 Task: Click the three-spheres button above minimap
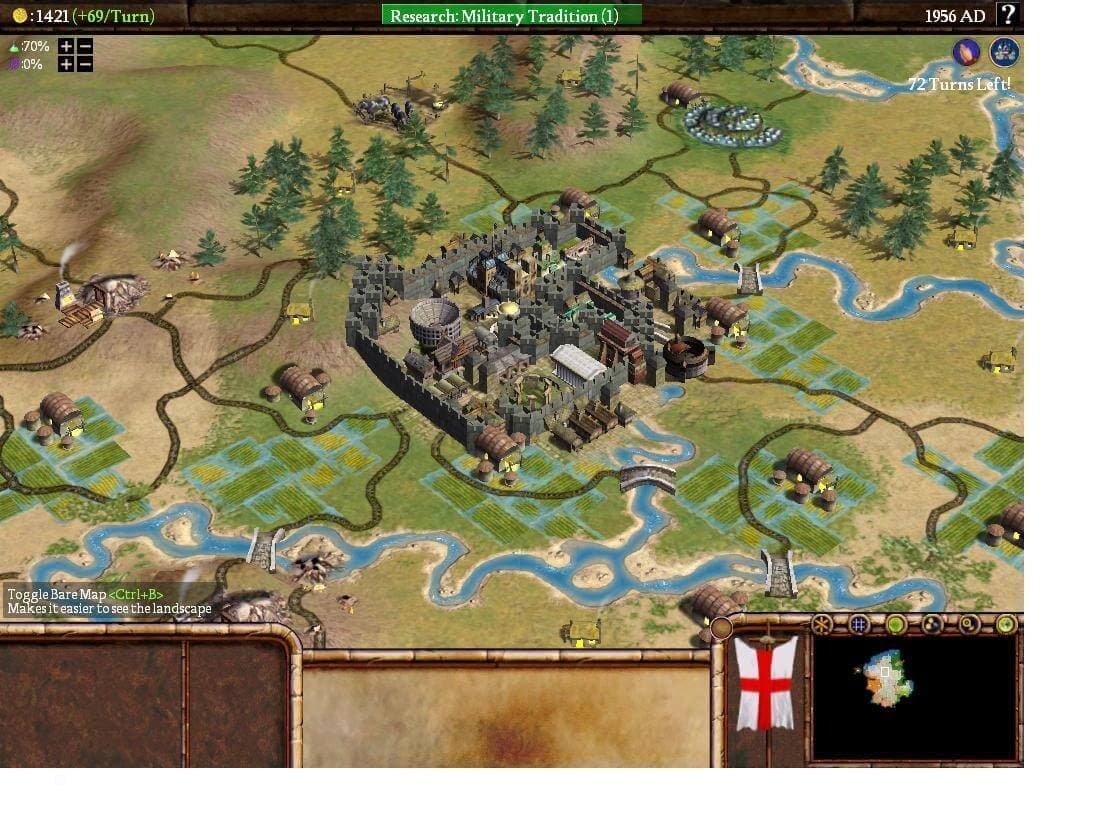pos(932,625)
